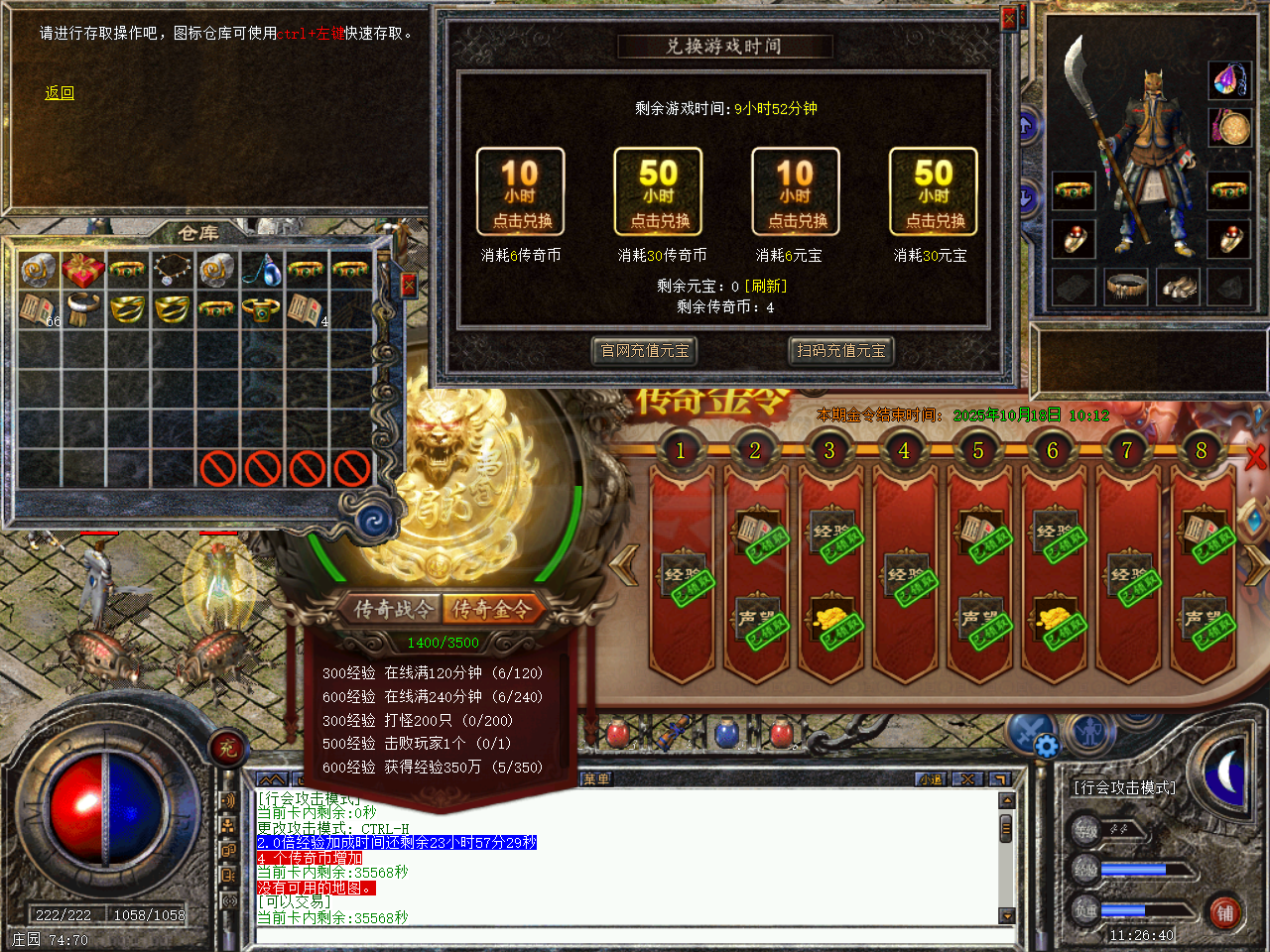Redeem 10 hours for 6 元宝
1270x952 pixels.
(x=796, y=191)
